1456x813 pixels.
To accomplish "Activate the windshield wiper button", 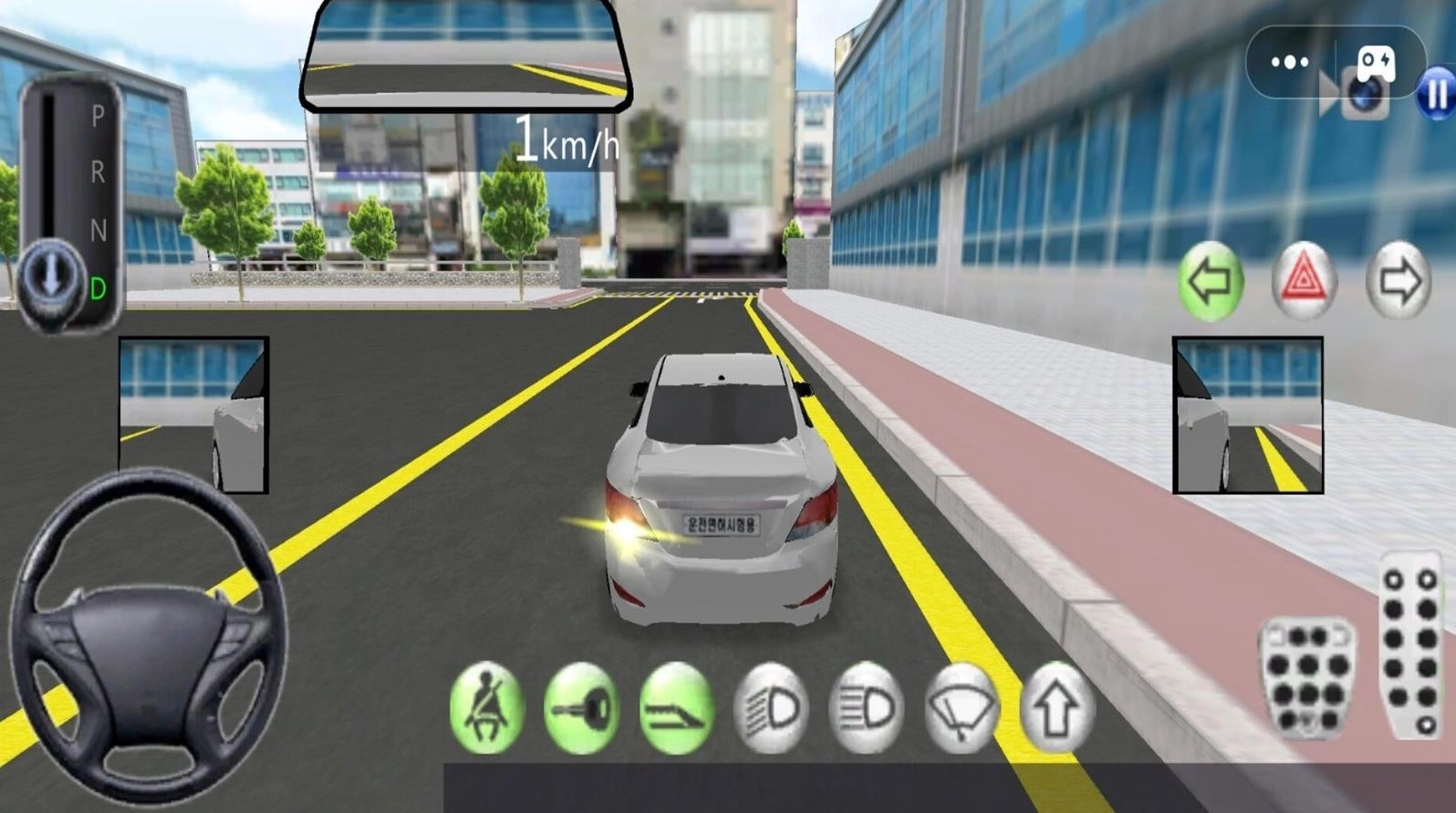I will coord(961,709).
